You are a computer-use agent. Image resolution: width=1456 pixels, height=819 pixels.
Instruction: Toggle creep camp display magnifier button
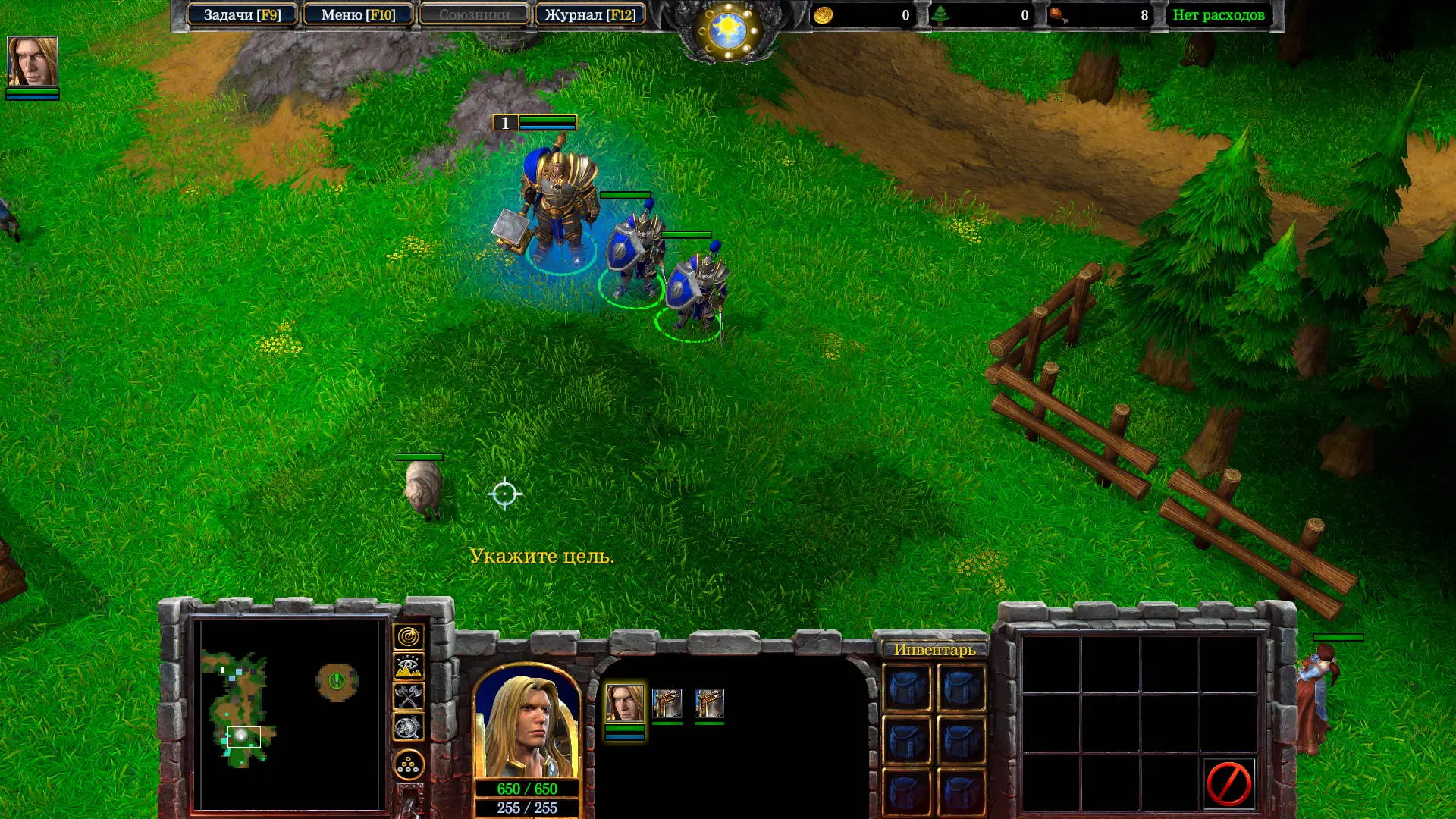(x=409, y=727)
